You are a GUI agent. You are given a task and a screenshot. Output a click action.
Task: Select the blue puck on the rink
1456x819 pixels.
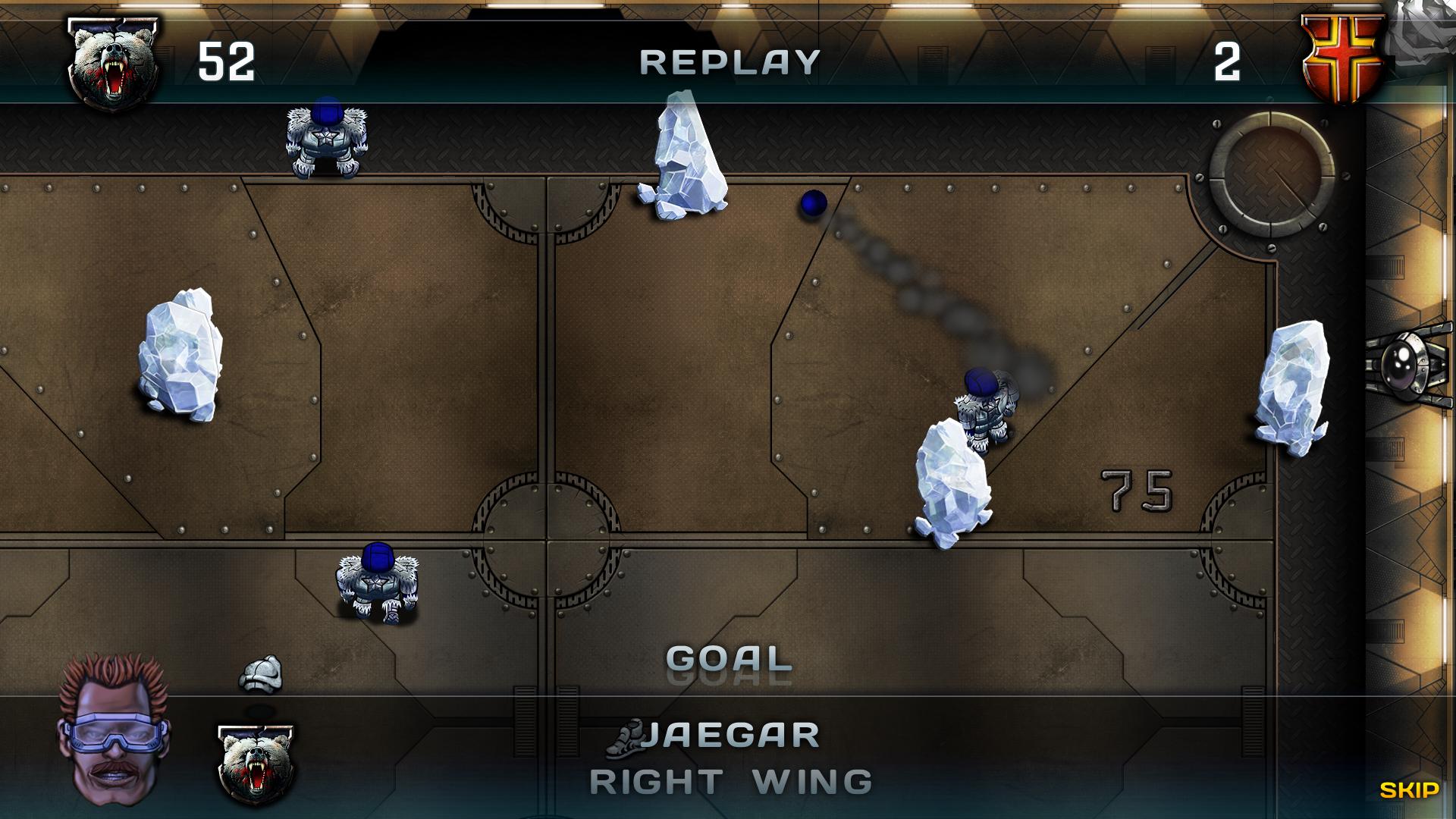click(x=812, y=206)
